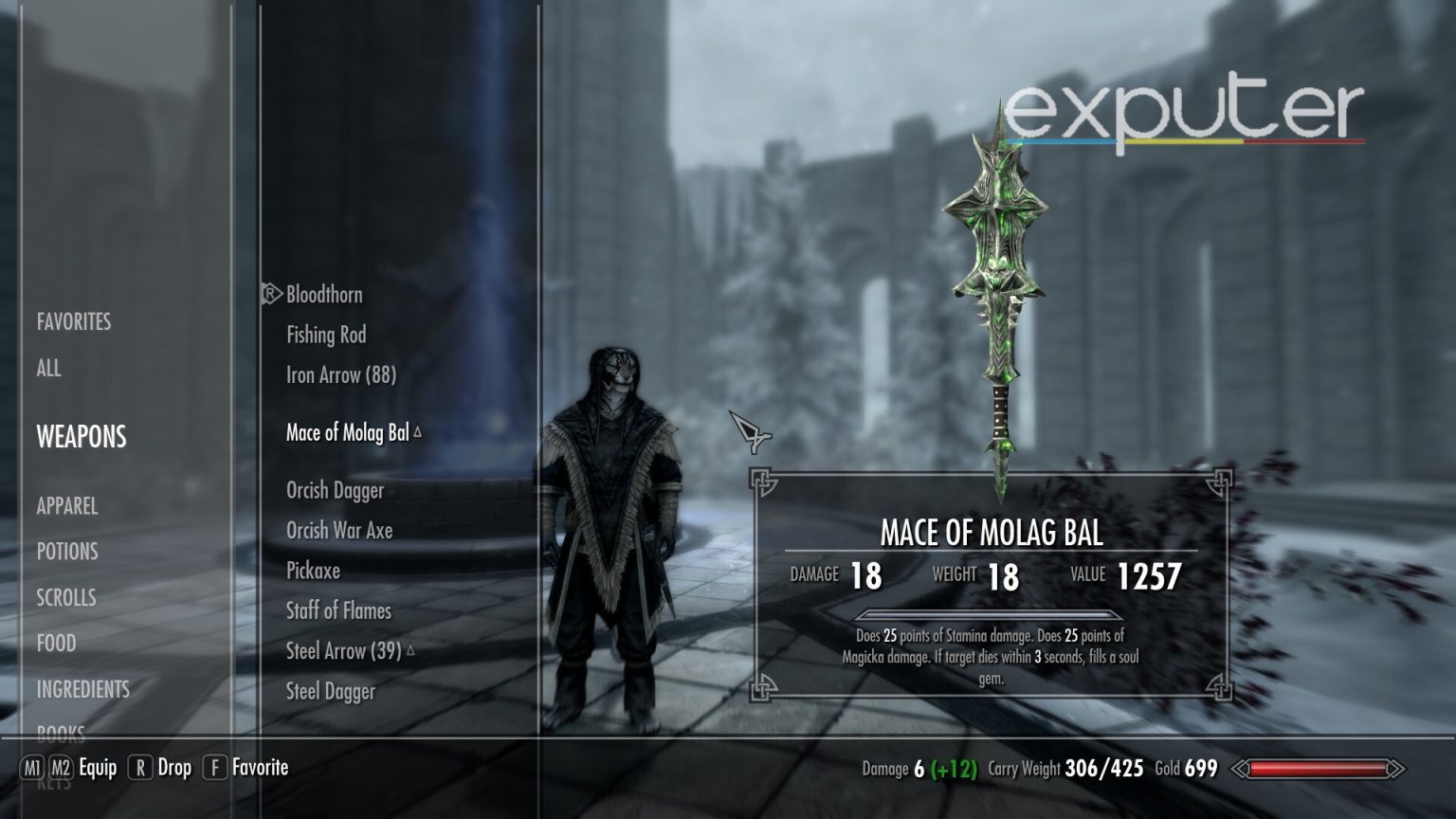Image resolution: width=1456 pixels, height=819 pixels.
Task: Switch to the APPAREL category
Action: pyautogui.click(x=67, y=506)
